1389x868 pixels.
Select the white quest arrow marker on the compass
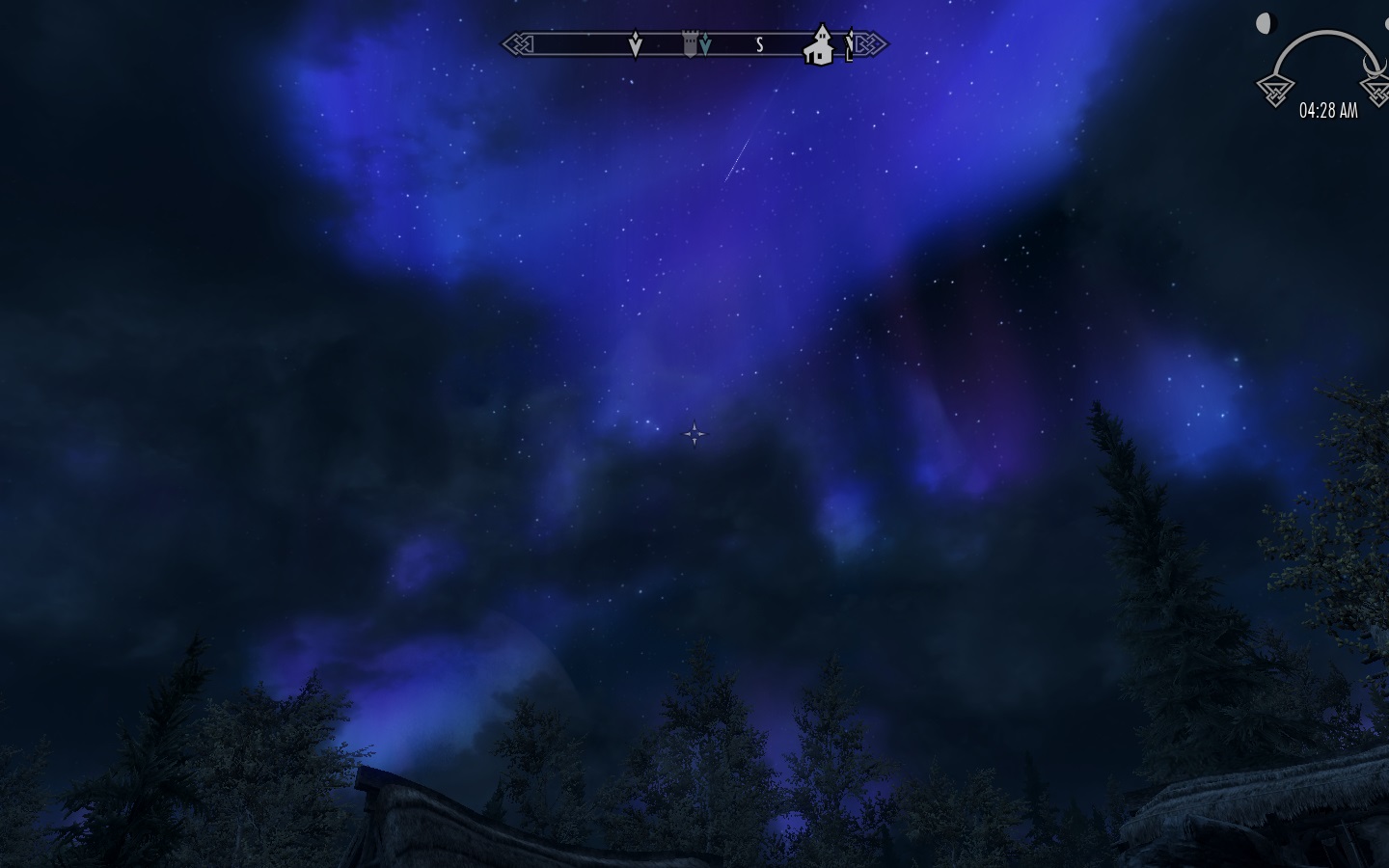pyautogui.click(x=636, y=44)
